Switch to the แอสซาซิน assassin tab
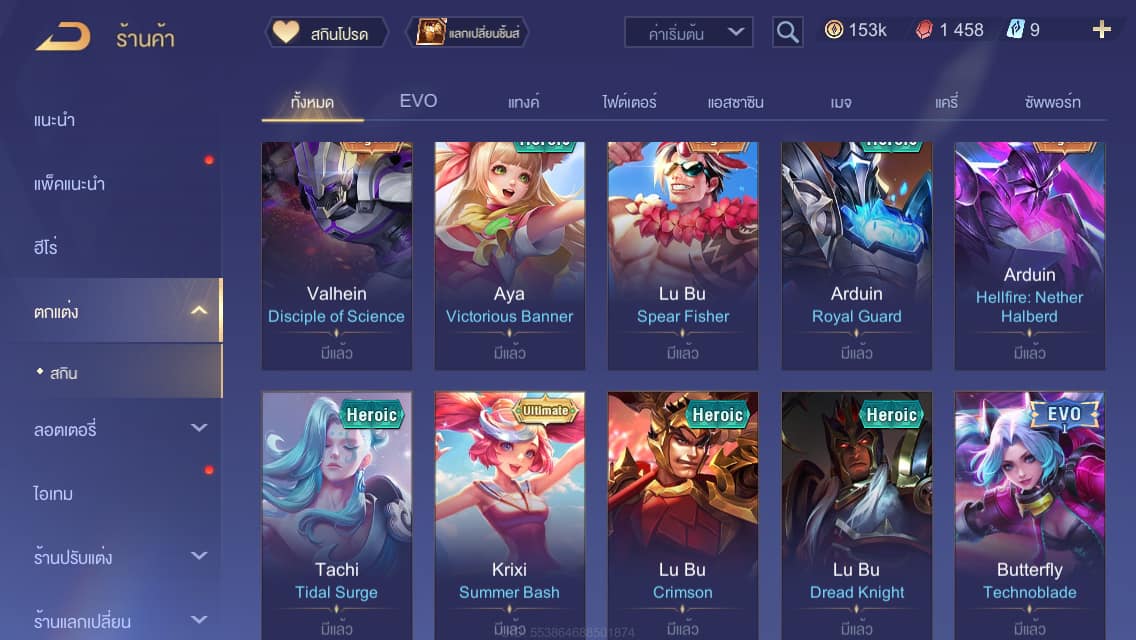Image resolution: width=1136 pixels, height=640 pixels. pyautogui.click(x=735, y=102)
